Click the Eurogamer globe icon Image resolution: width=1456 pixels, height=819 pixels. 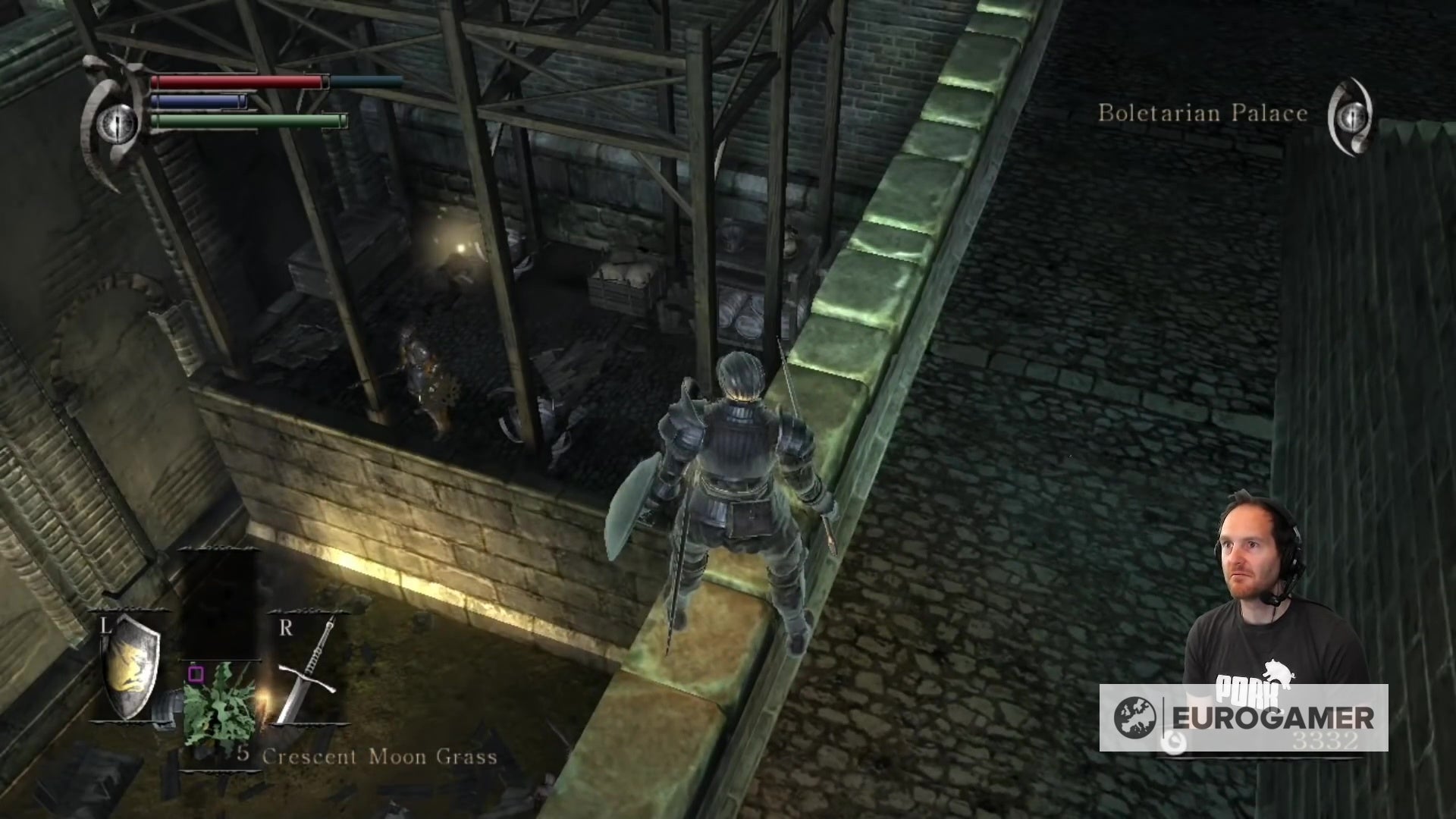pos(1135,718)
